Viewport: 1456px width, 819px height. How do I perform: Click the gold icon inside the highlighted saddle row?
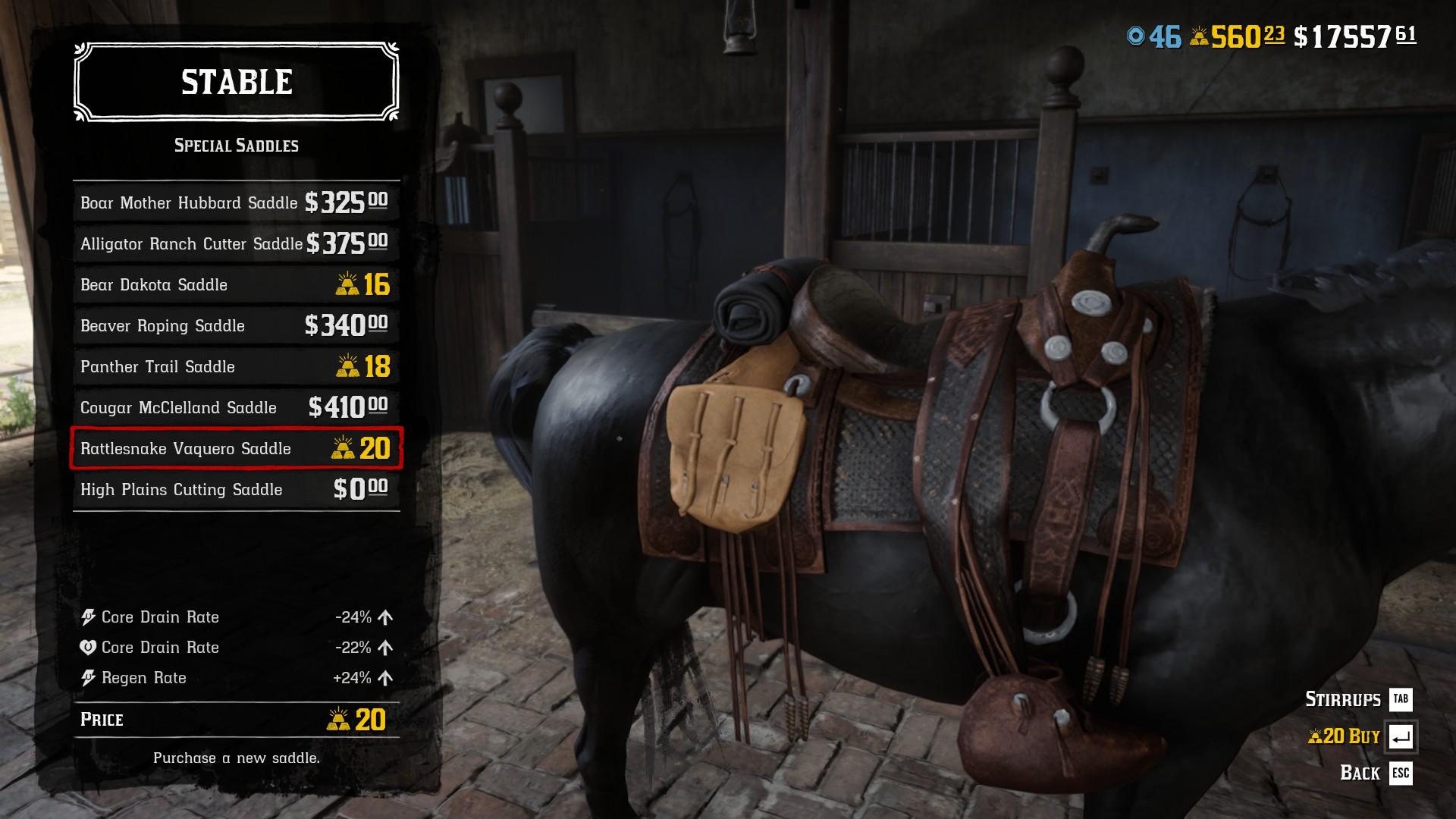(x=348, y=449)
